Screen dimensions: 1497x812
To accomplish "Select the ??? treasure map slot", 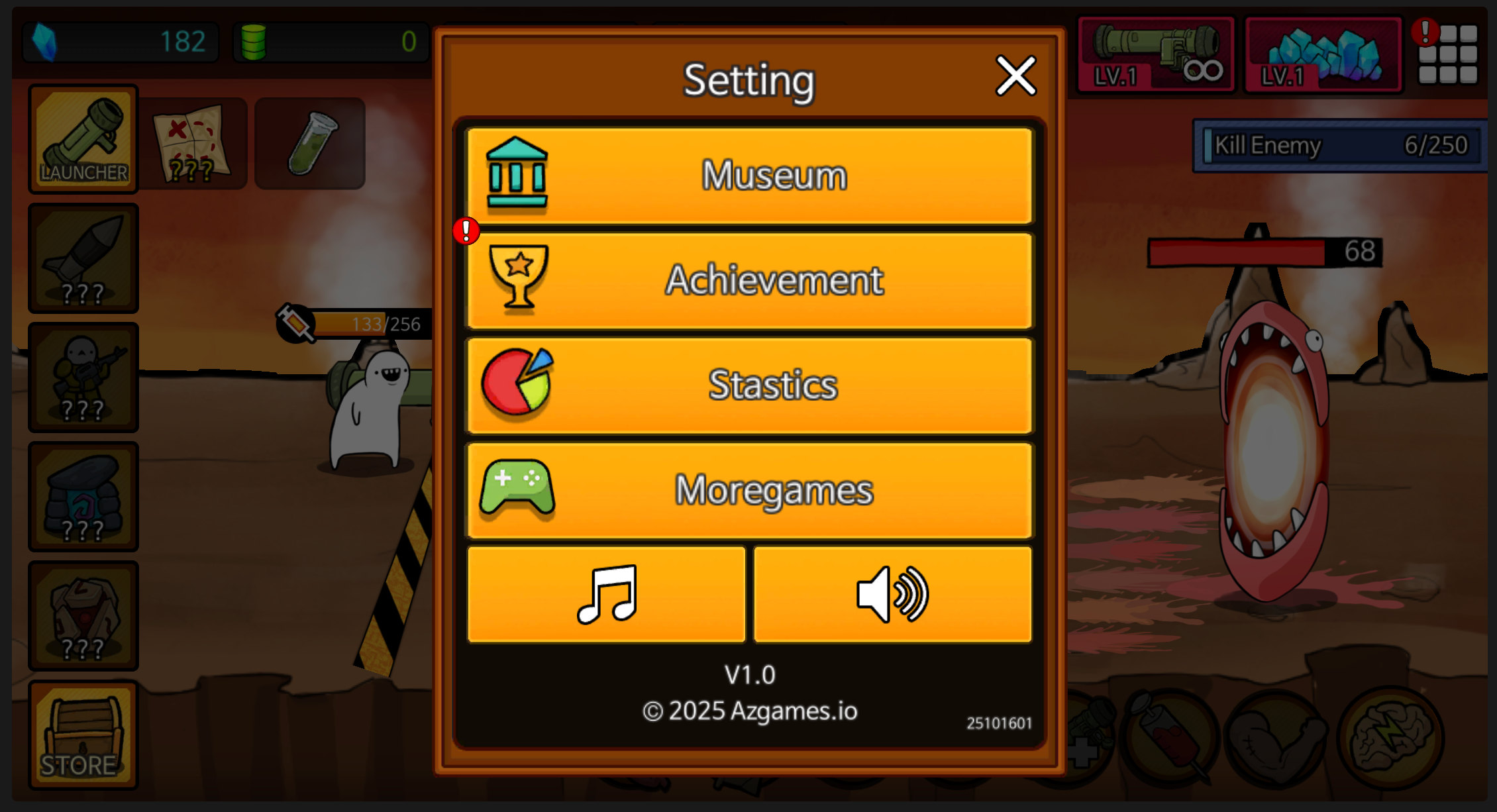I will [193, 140].
